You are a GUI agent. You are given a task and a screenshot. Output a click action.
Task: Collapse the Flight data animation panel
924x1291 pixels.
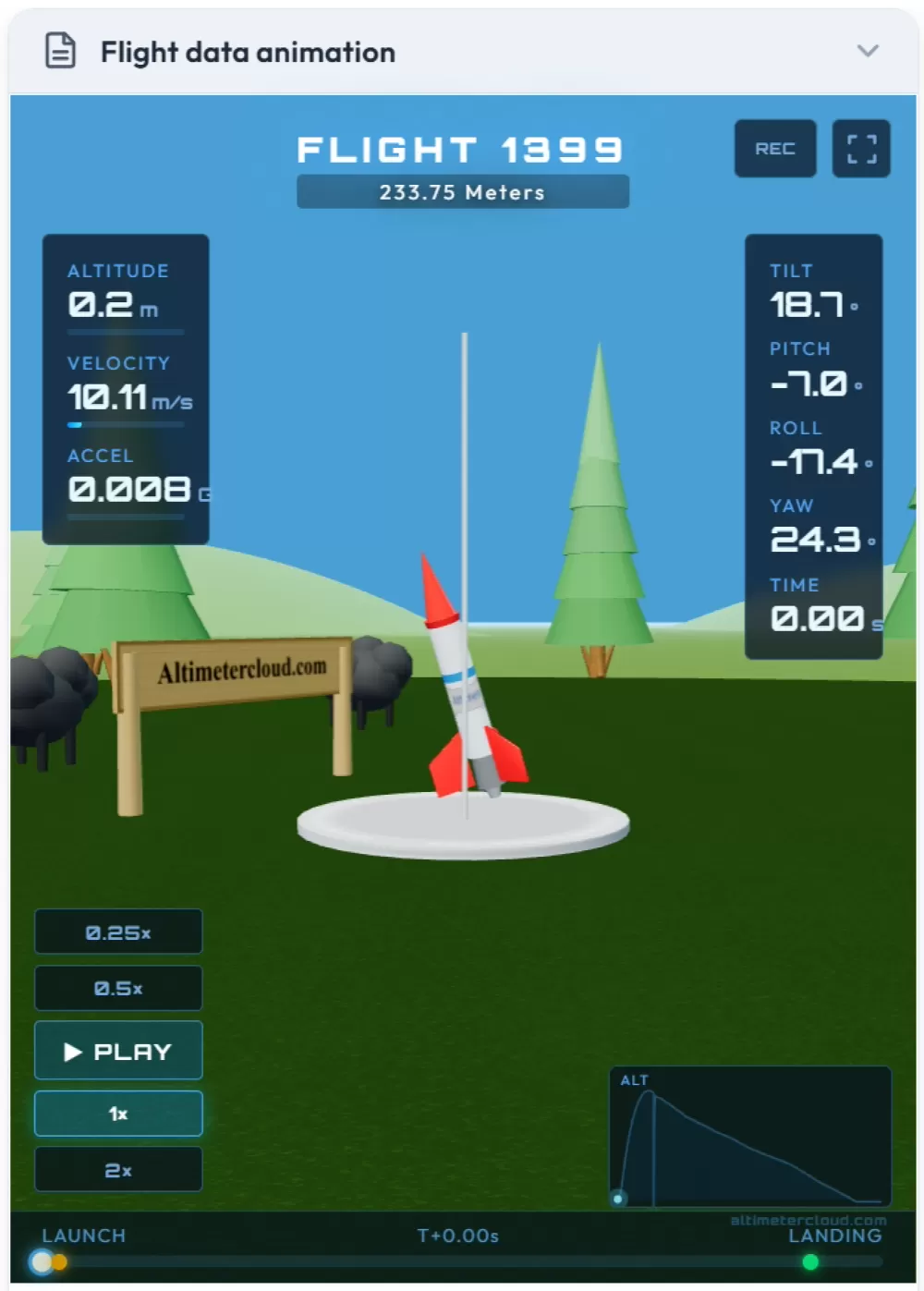tap(867, 51)
